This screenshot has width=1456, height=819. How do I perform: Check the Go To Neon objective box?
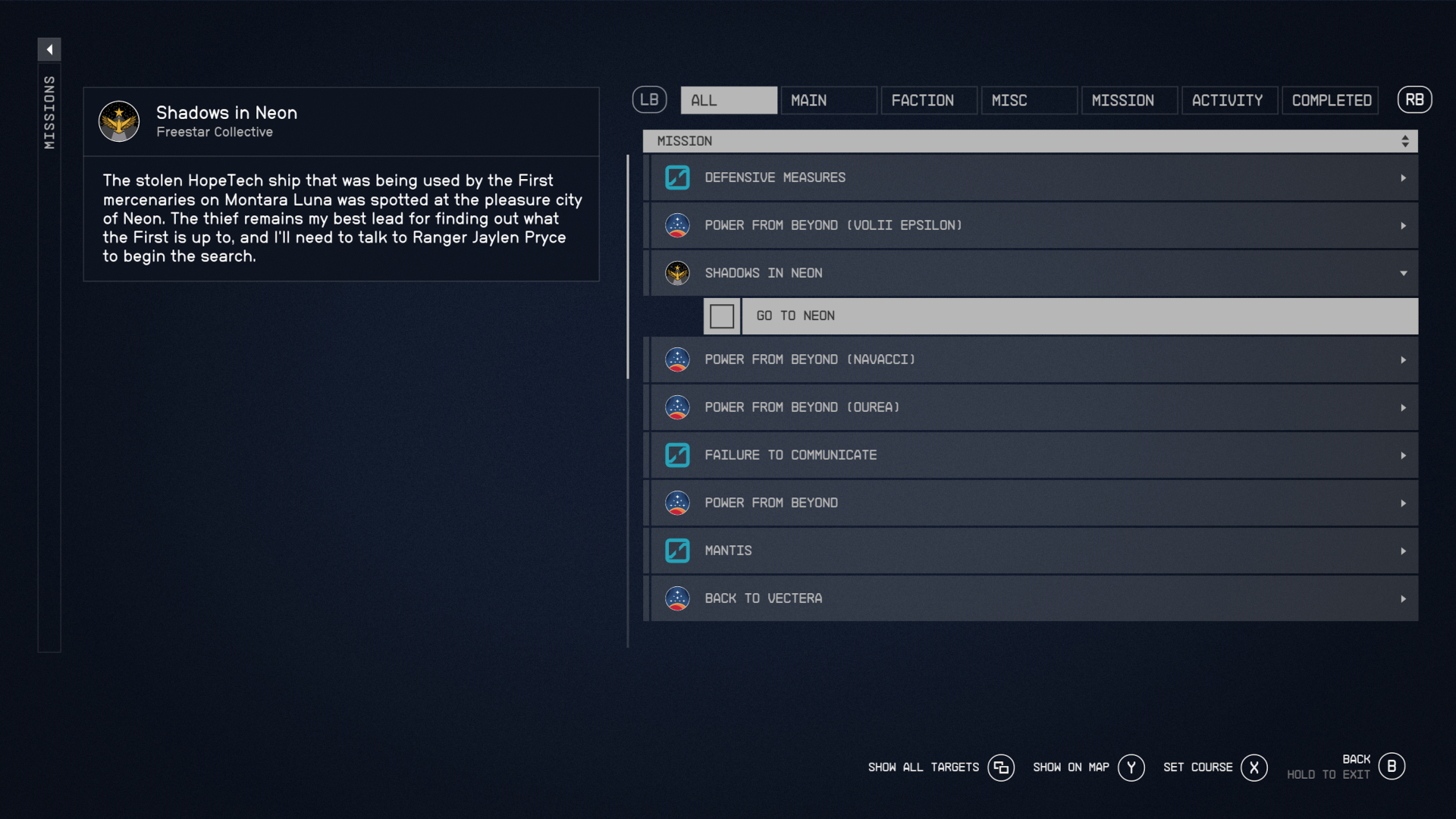coord(721,315)
